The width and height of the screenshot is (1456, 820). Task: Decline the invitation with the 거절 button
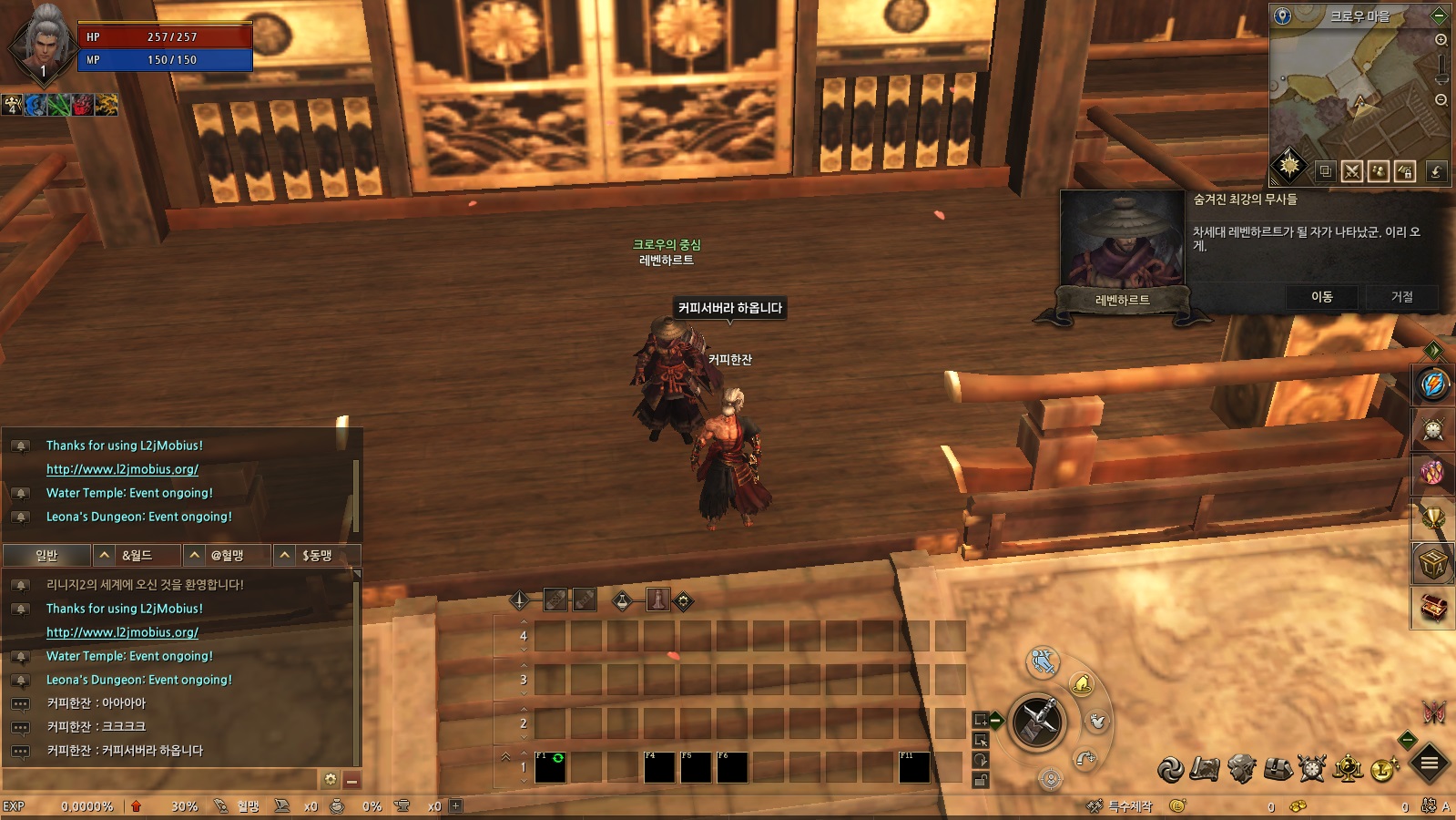[x=1401, y=297]
